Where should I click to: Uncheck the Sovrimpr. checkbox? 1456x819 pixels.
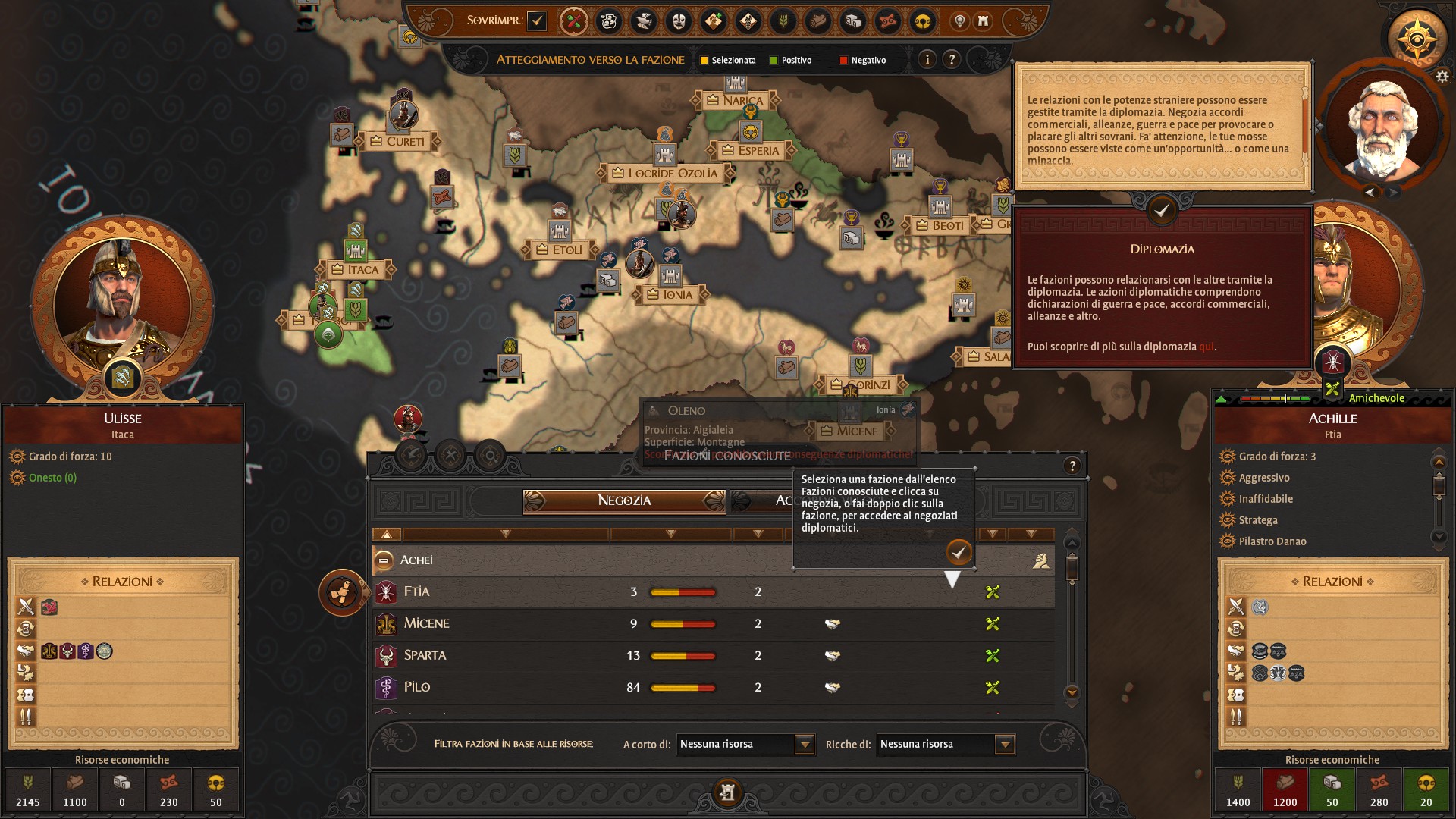pos(538,22)
